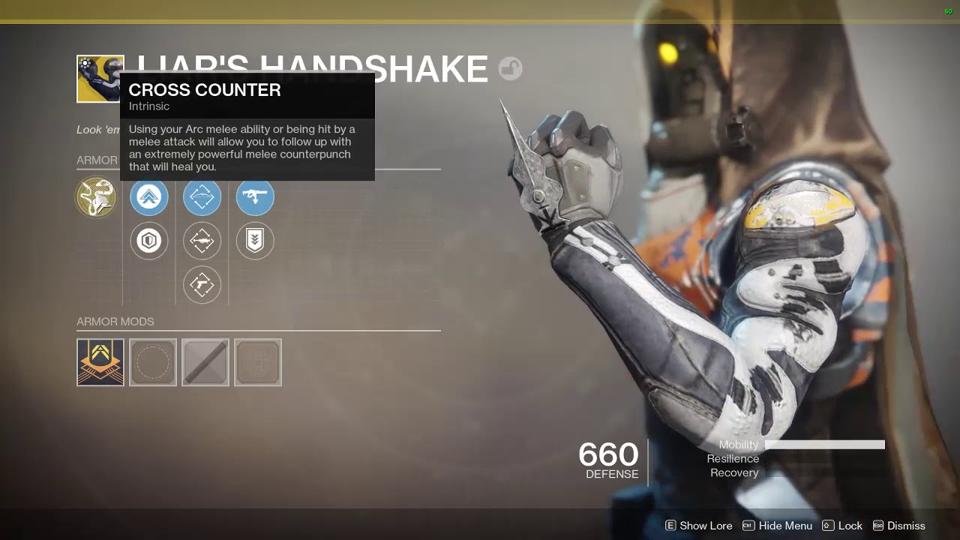Open the empty dotted-circle armor mod slot
The image size is (960, 540).
(153, 362)
